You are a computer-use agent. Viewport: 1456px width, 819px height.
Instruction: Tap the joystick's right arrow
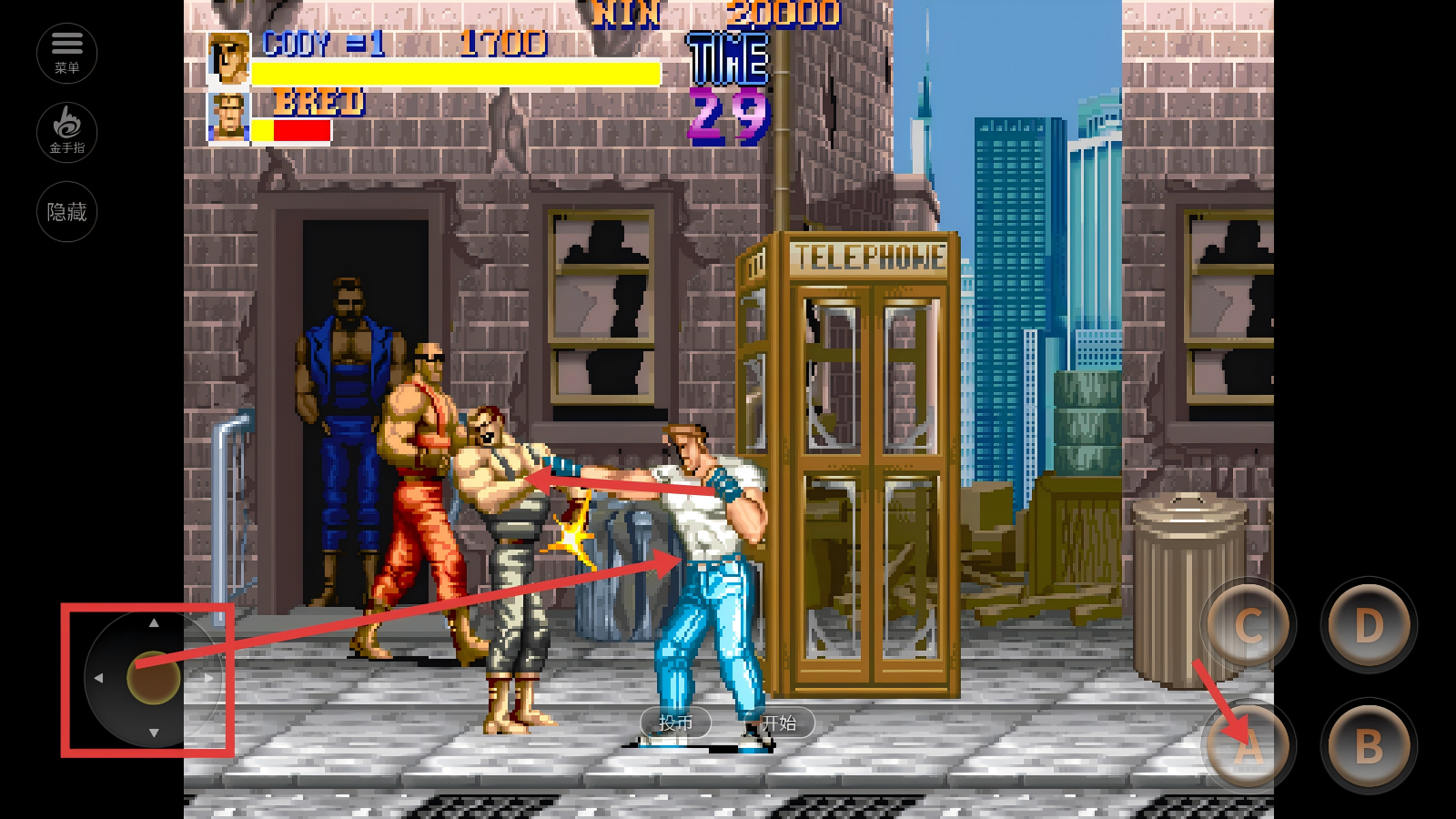click(209, 678)
